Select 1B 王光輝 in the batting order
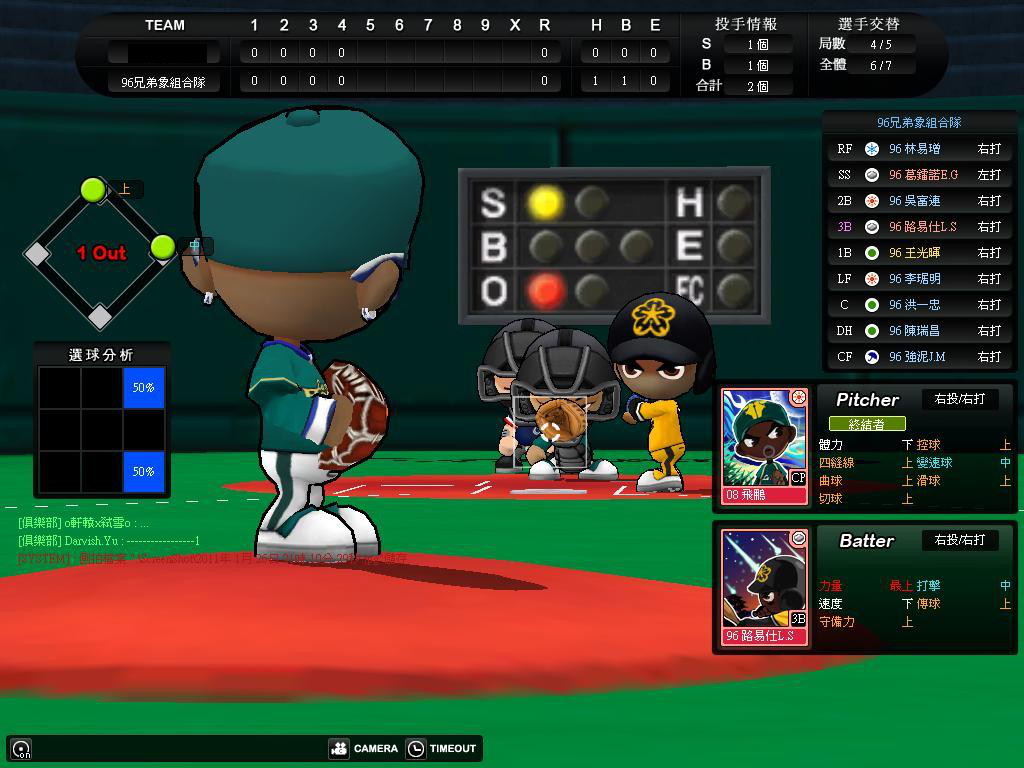This screenshot has width=1024, height=768. (x=919, y=253)
